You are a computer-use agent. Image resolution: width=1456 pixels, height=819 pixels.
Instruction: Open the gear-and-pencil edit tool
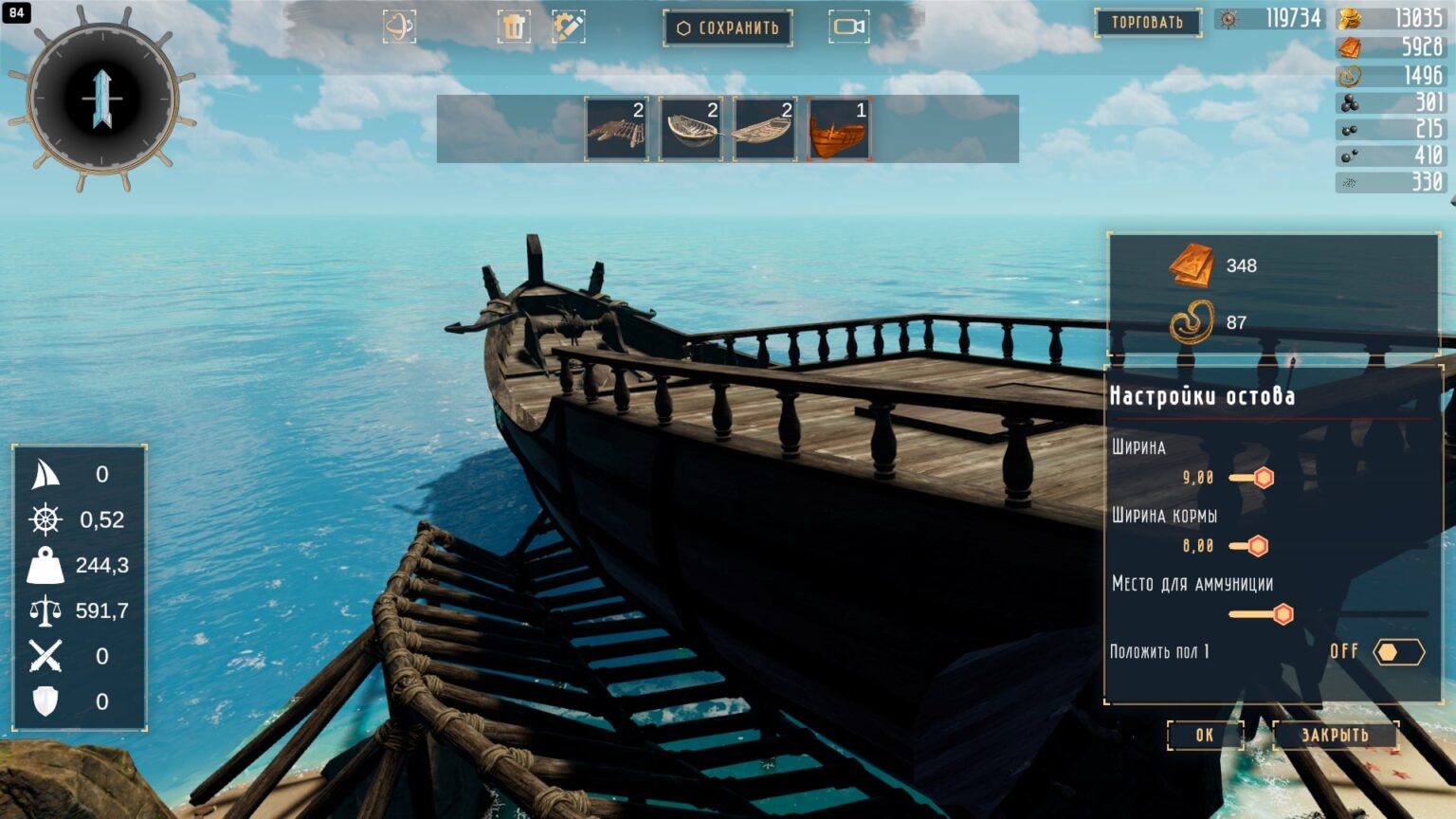(568, 27)
